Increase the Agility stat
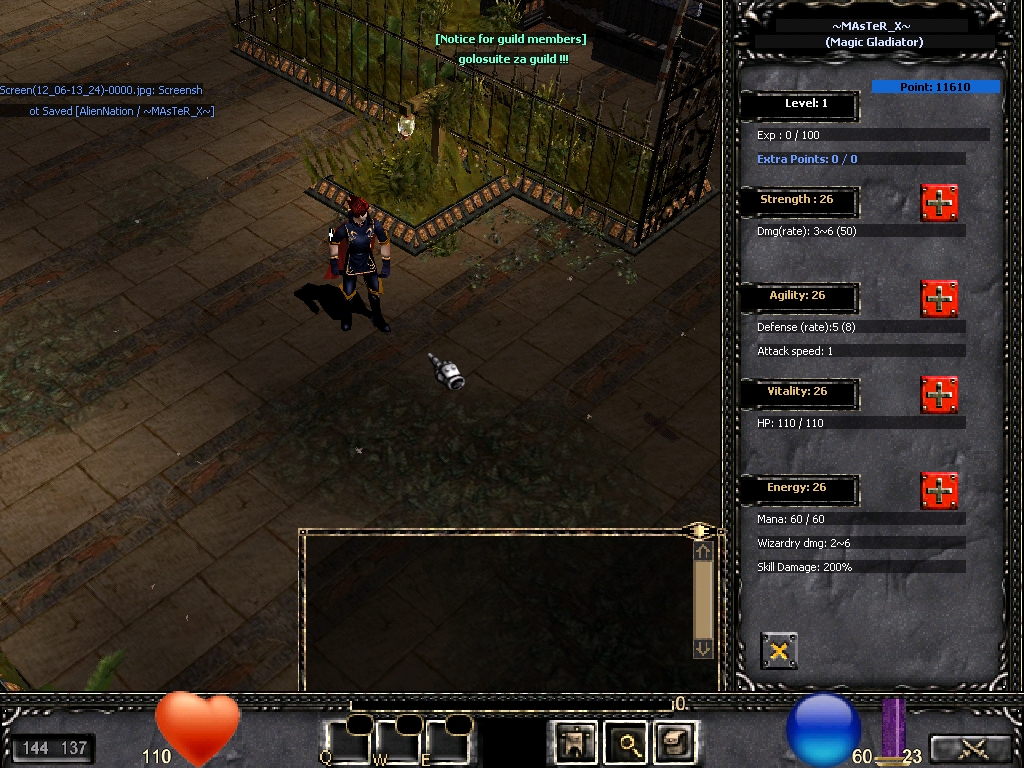Screen dimensions: 1024x768 (939, 299)
